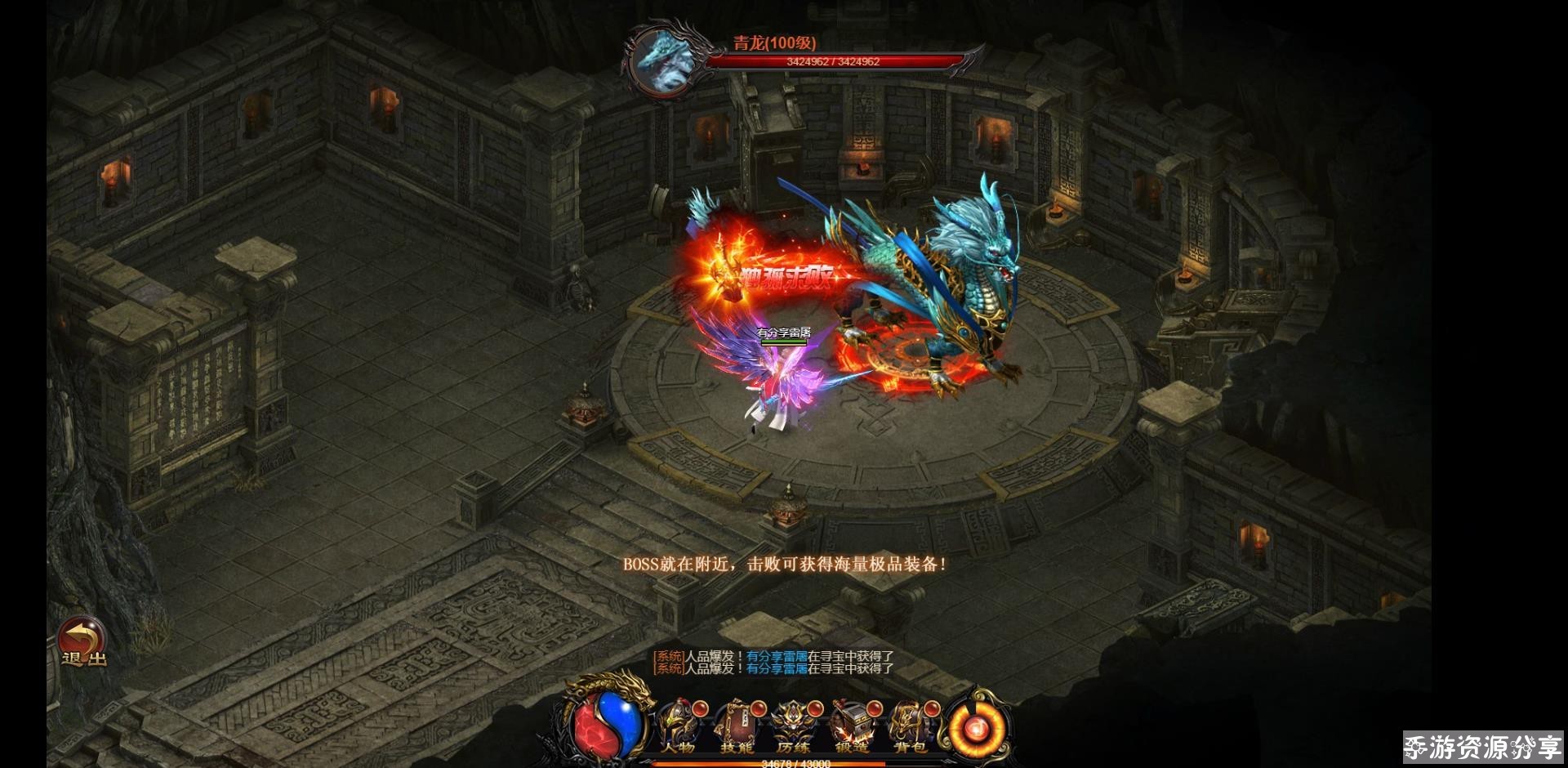Open the 历练 training menu
1568x768 pixels.
pos(793,728)
